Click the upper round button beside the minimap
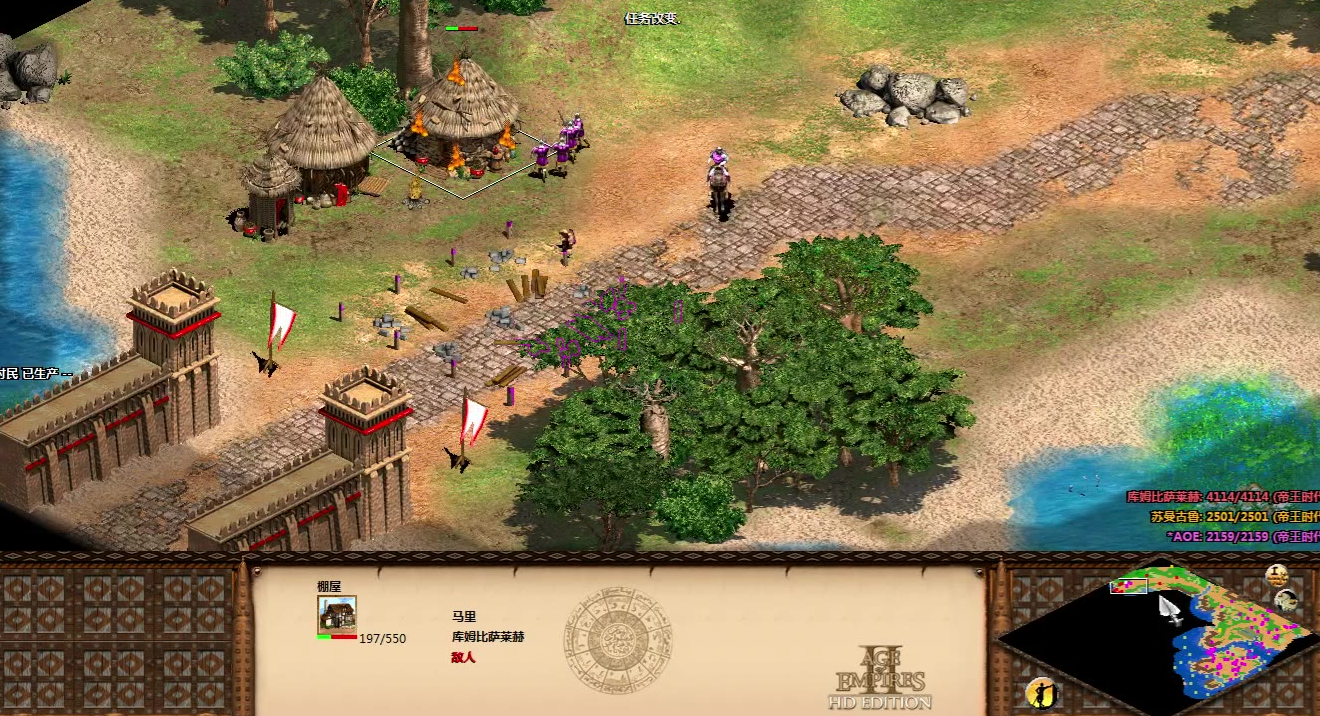Viewport: 1320px width, 716px height. click(x=1276, y=575)
